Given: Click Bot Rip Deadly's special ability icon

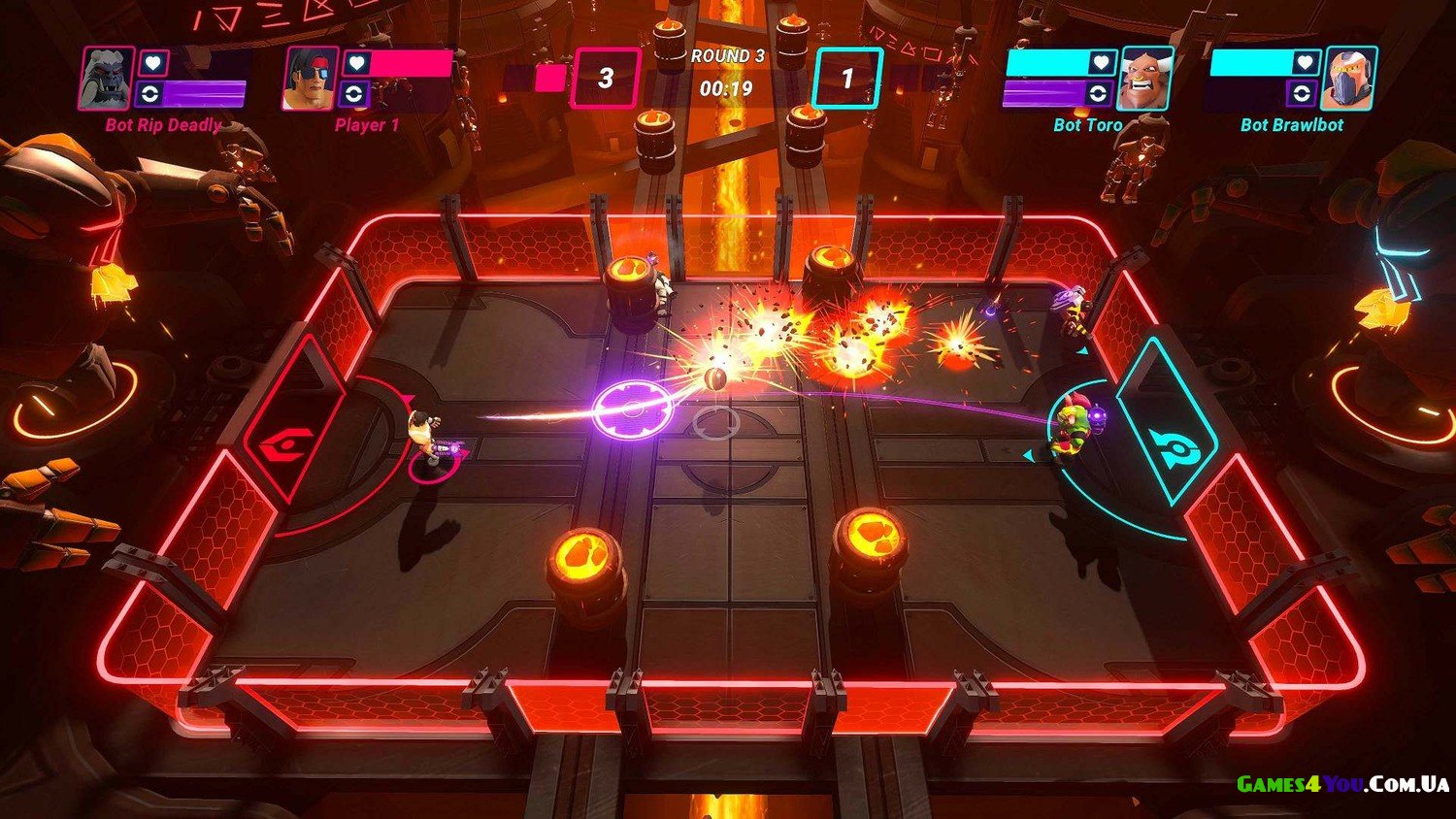Looking at the screenshot, I should pyautogui.click(x=150, y=94).
